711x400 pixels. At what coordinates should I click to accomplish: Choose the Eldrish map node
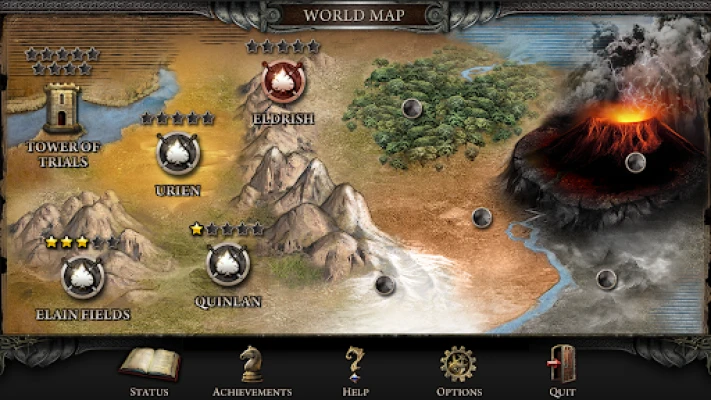point(282,82)
